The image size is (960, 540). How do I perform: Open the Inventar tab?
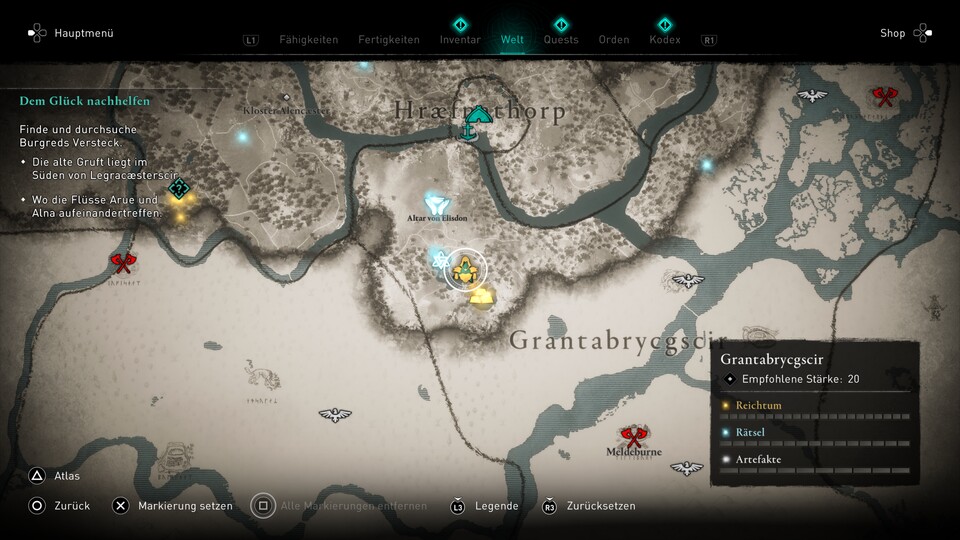click(x=460, y=40)
